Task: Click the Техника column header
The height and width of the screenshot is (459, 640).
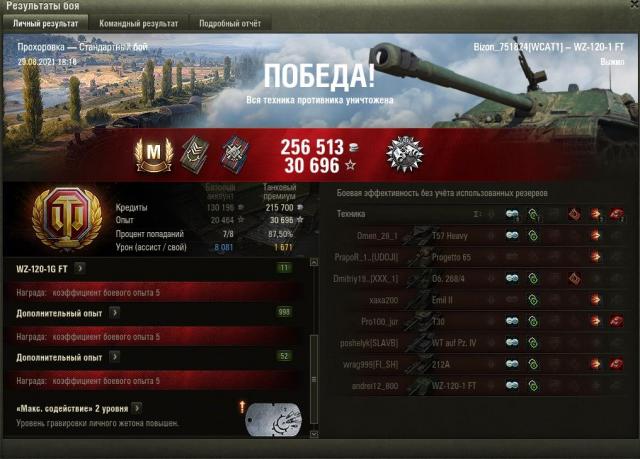Action: click(x=351, y=214)
